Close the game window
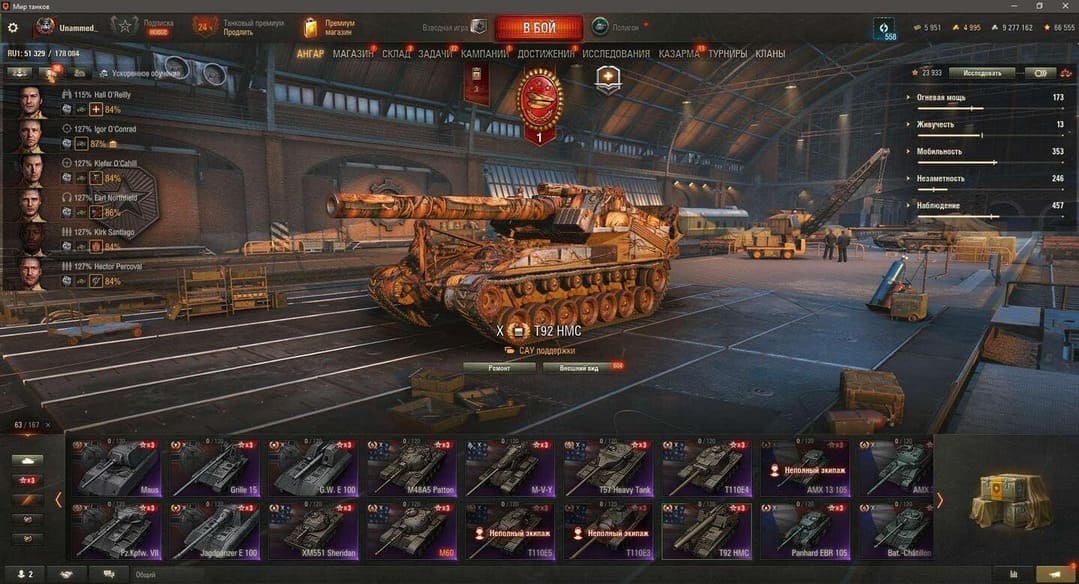 [x=1065, y=6]
